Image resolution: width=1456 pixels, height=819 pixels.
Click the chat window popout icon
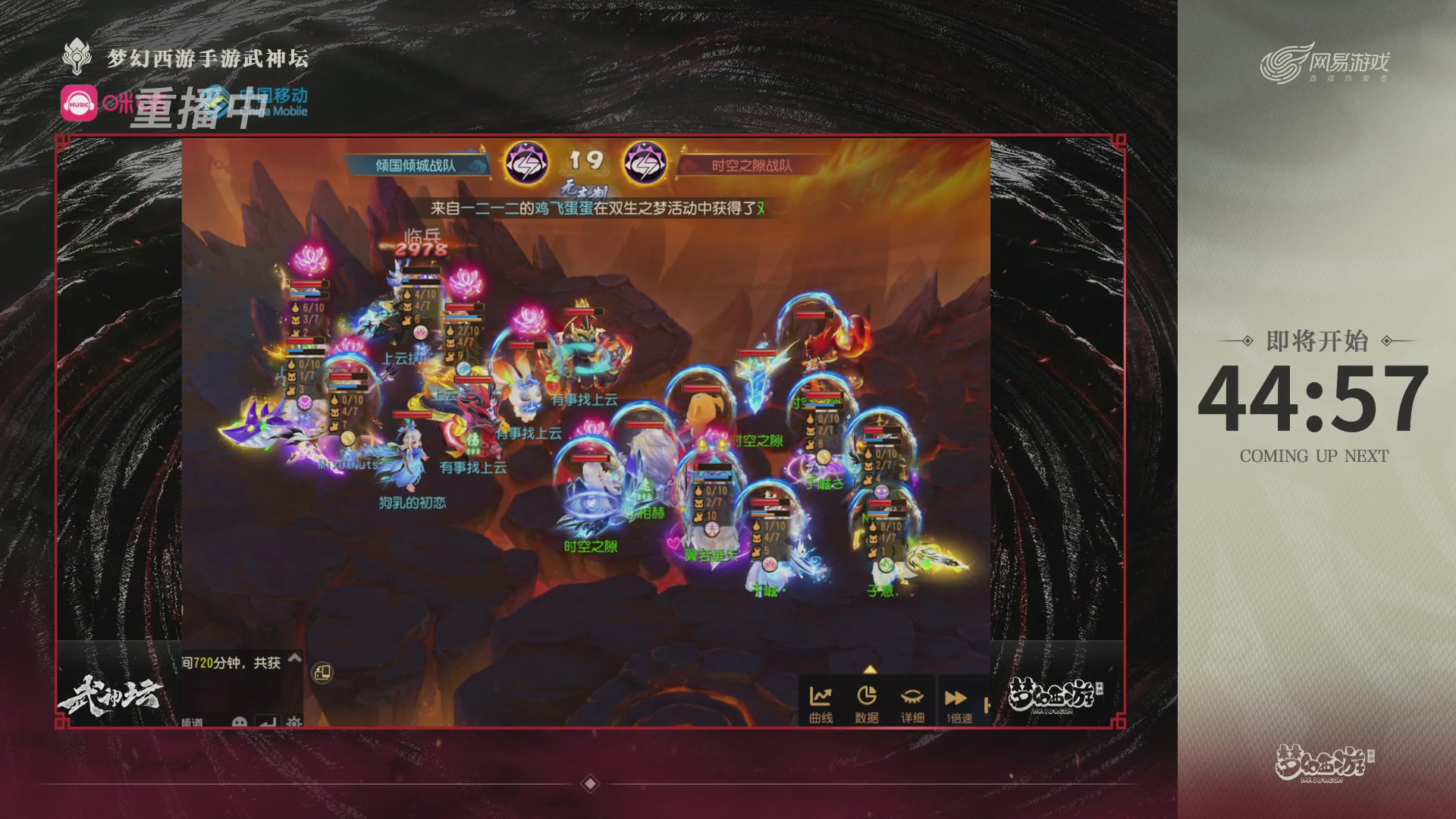(322, 673)
